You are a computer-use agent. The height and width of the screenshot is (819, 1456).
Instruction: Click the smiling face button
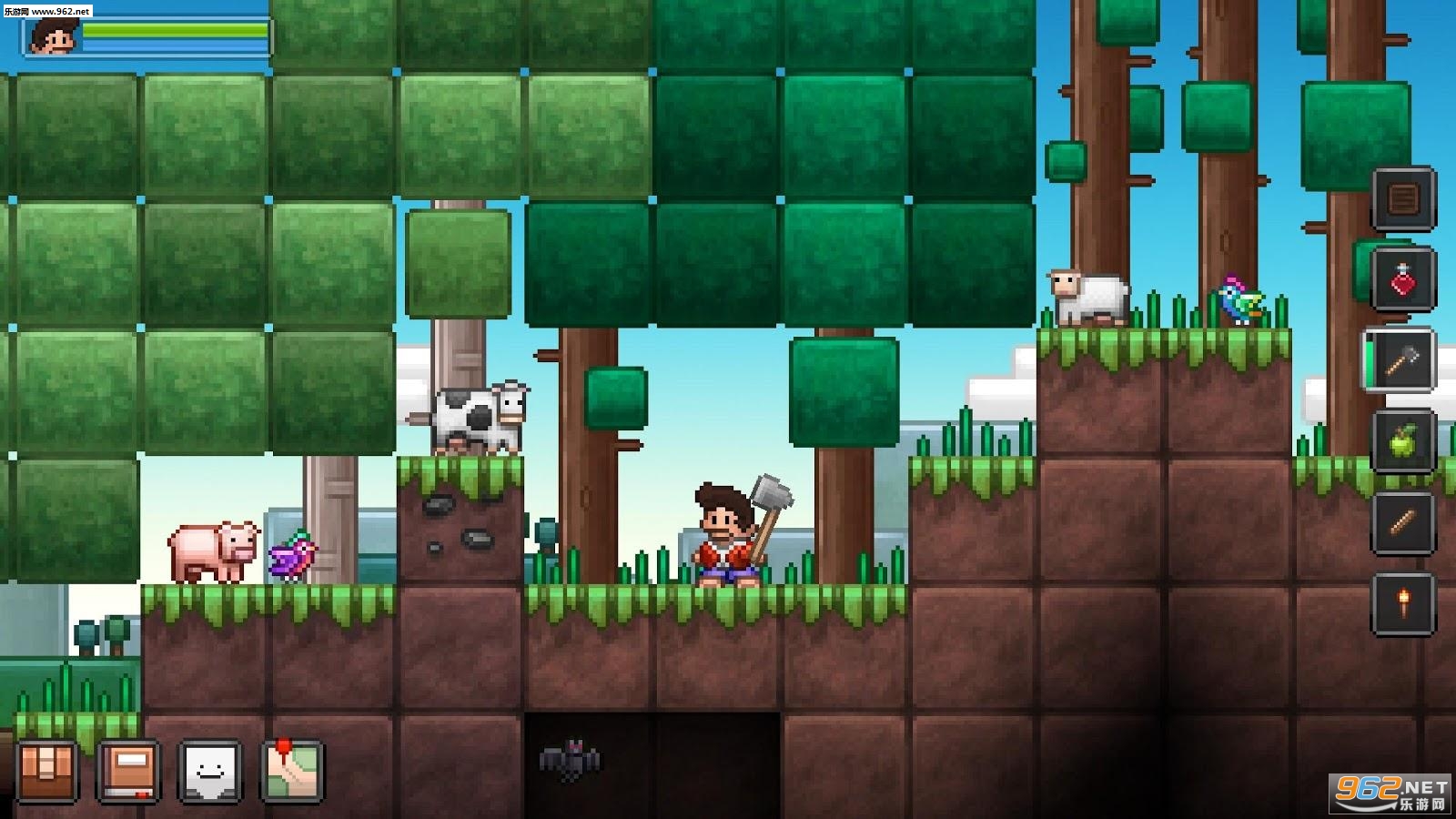click(210, 771)
